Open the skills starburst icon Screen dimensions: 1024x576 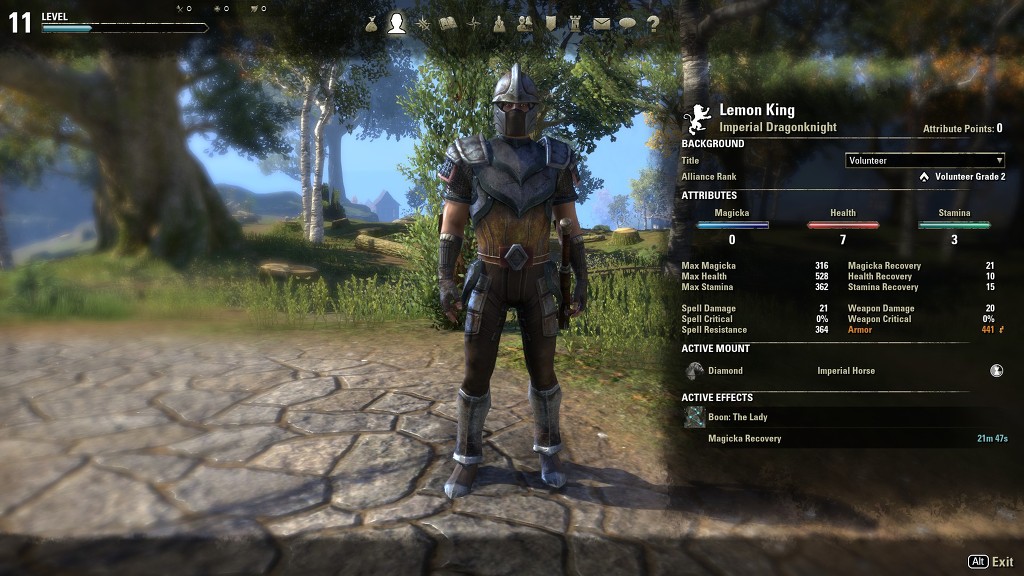423,23
